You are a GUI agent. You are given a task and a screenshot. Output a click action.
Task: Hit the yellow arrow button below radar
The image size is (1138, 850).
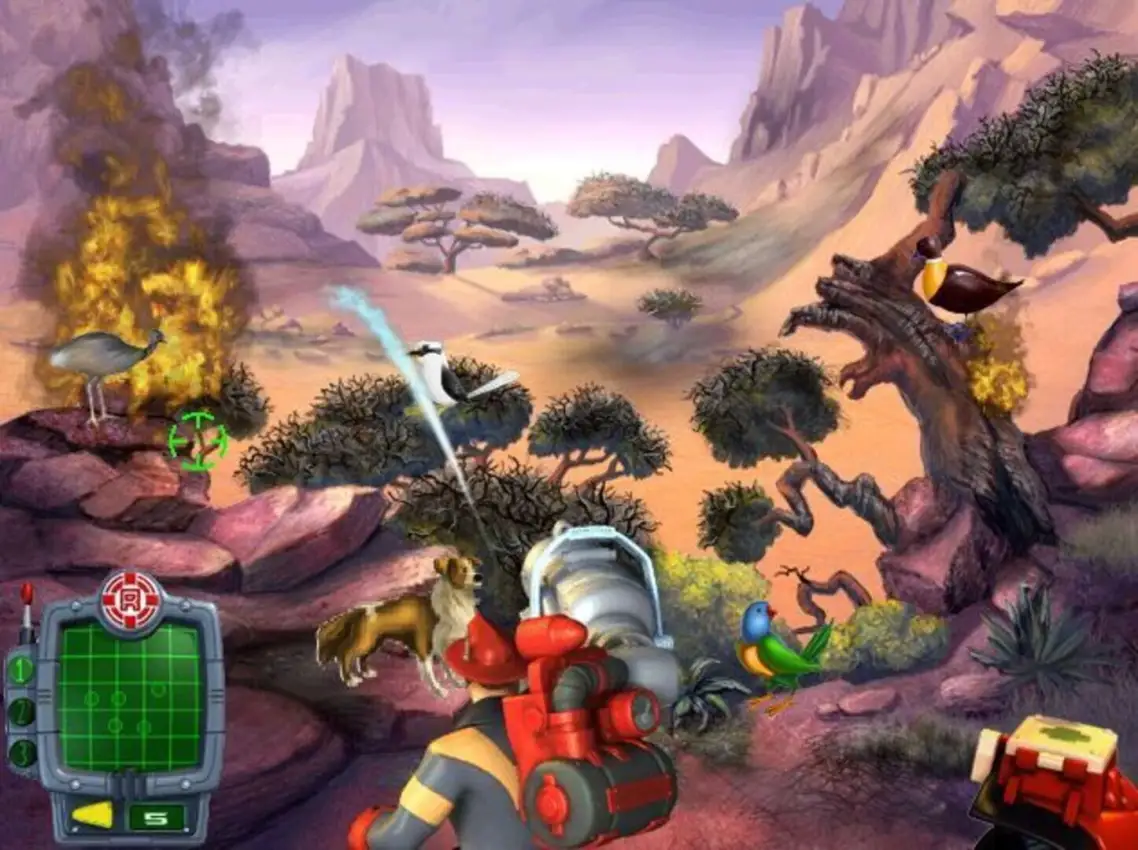[93, 815]
